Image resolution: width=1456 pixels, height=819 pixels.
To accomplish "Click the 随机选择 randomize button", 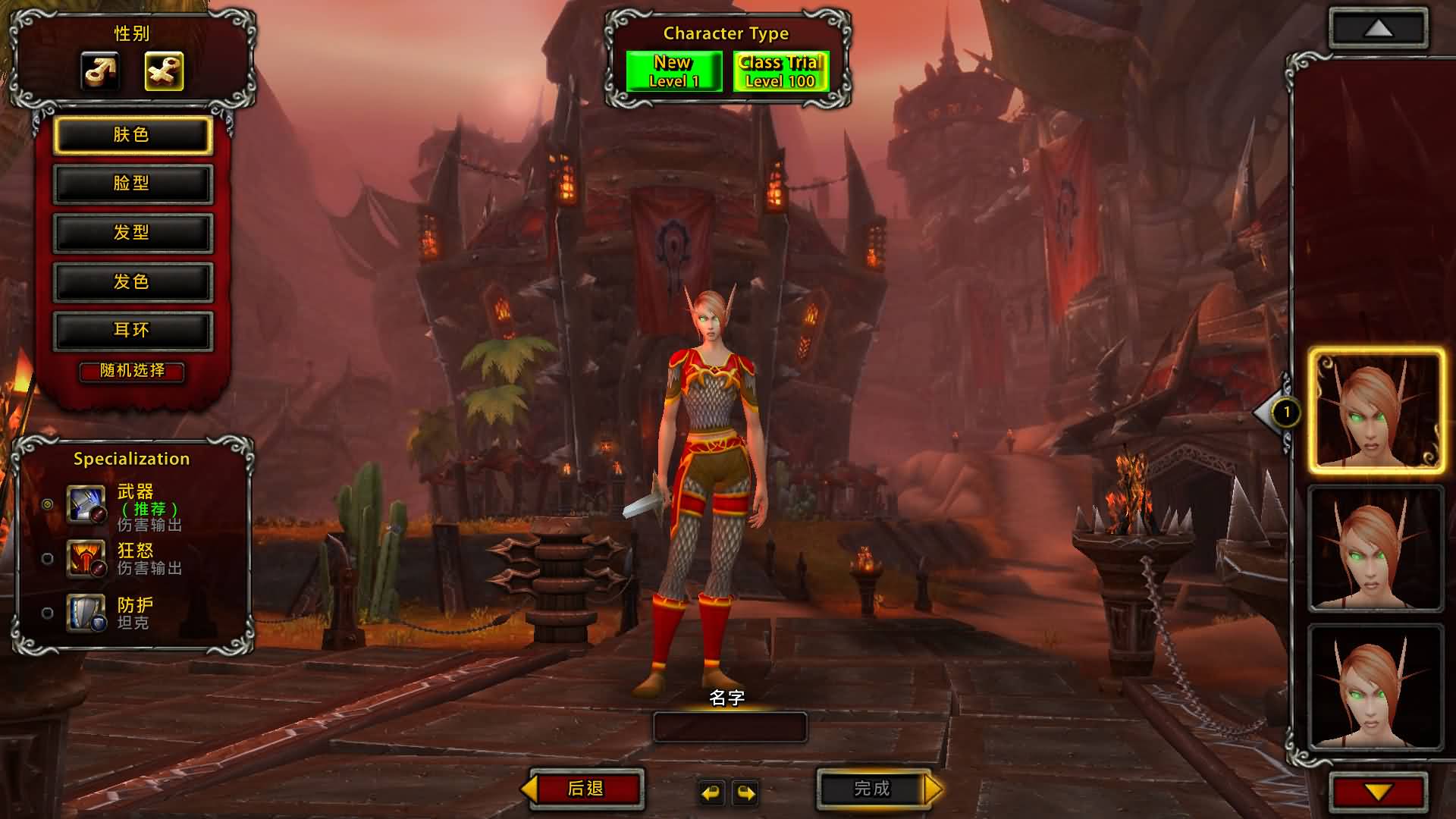I will click(x=132, y=371).
